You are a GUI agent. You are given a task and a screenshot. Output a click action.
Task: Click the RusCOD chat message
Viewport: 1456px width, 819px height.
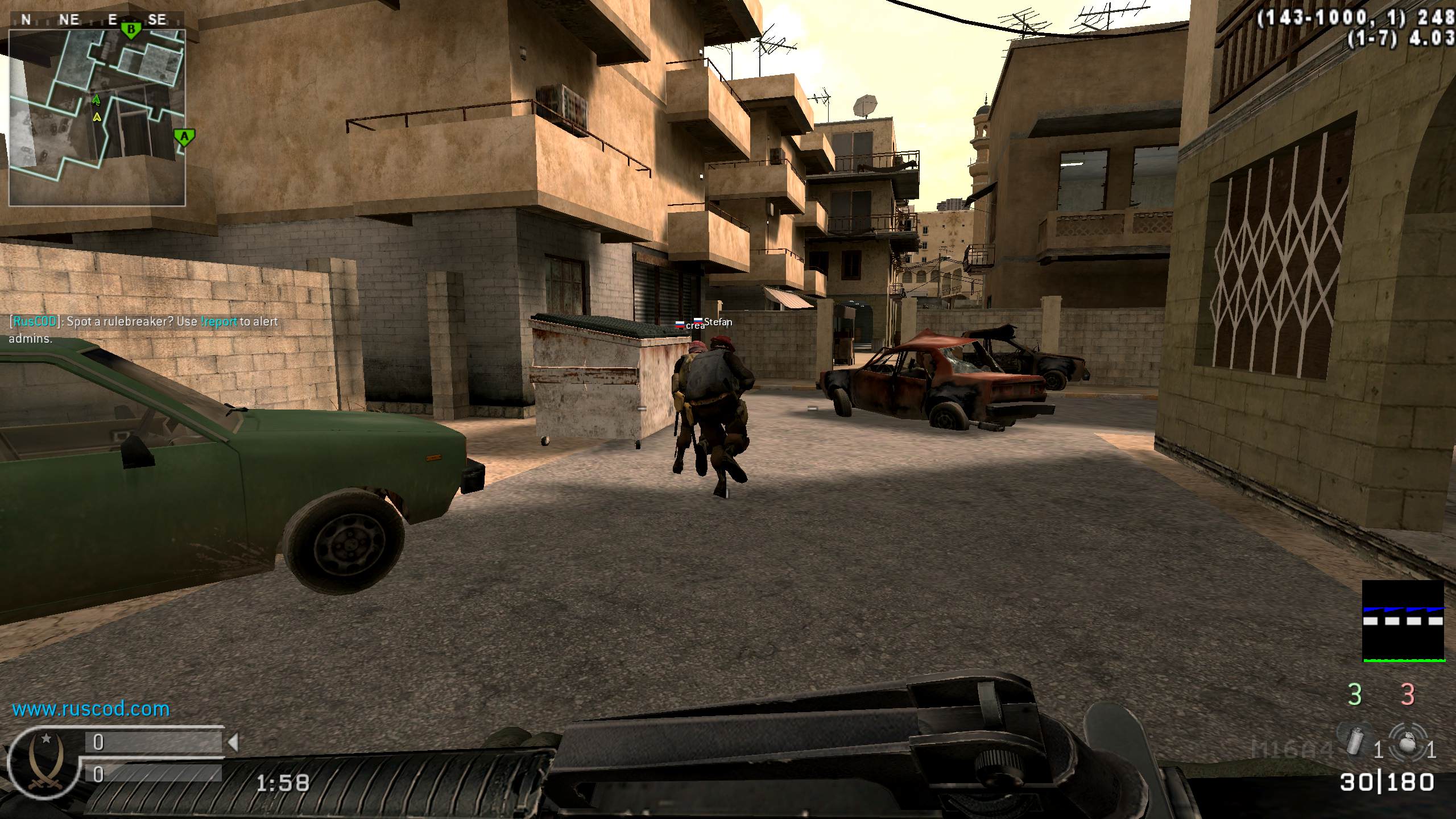[143, 330]
